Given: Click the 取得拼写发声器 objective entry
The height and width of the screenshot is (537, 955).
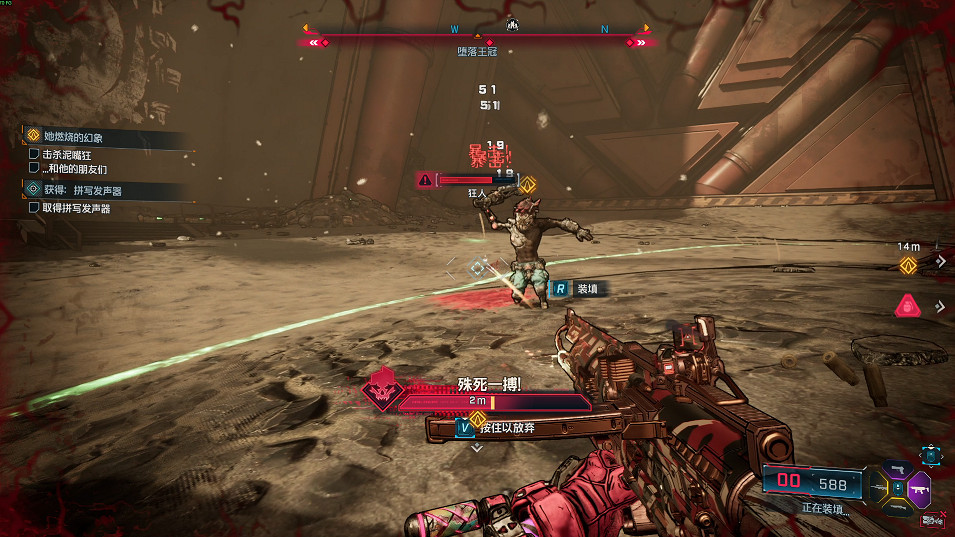Looking at the screenshot, I should (75, 208).
